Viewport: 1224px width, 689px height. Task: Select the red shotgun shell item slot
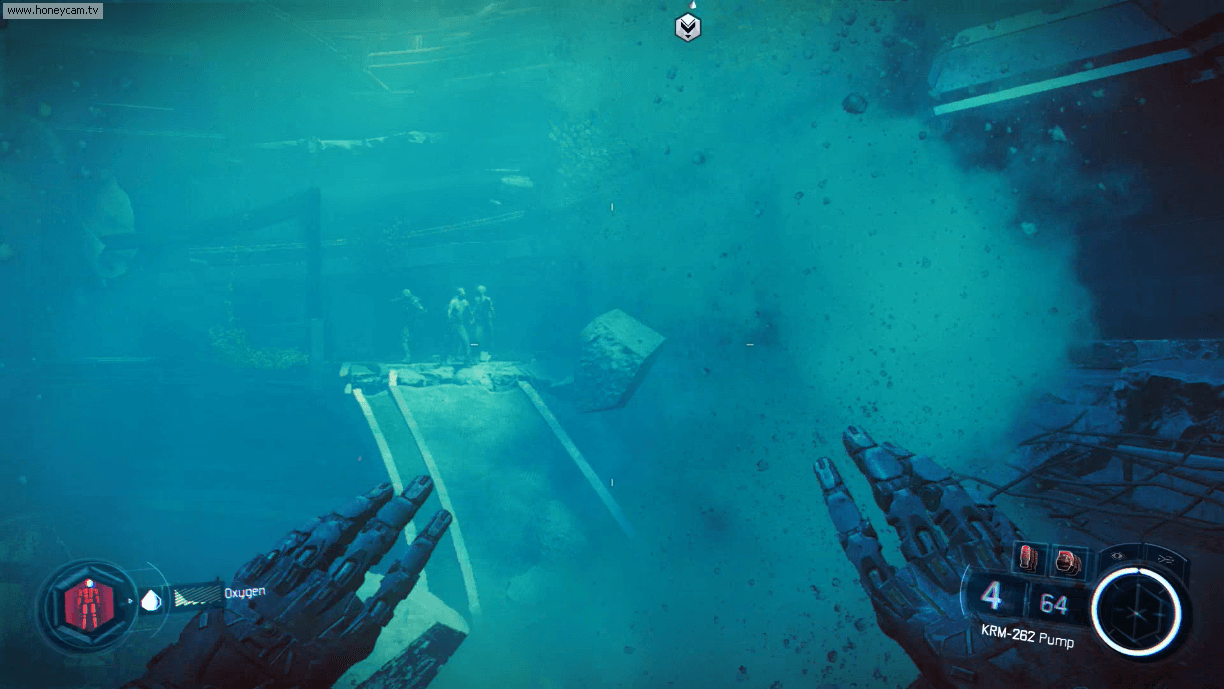(1028, 558)
